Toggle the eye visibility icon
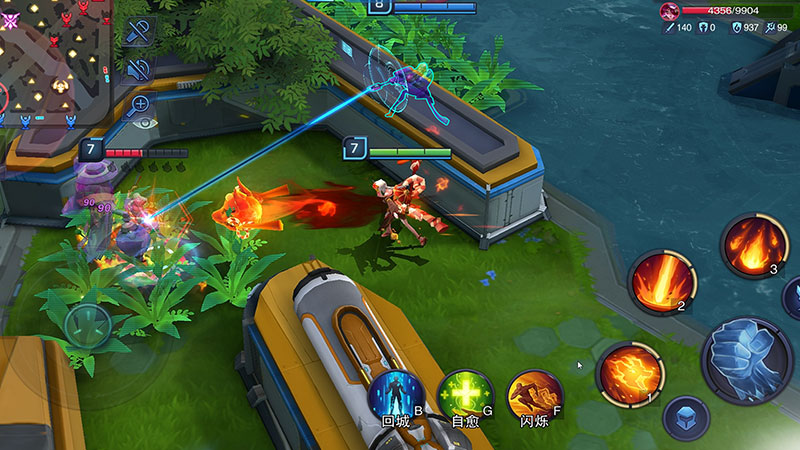The image size is (800, 450). point(146,122)
